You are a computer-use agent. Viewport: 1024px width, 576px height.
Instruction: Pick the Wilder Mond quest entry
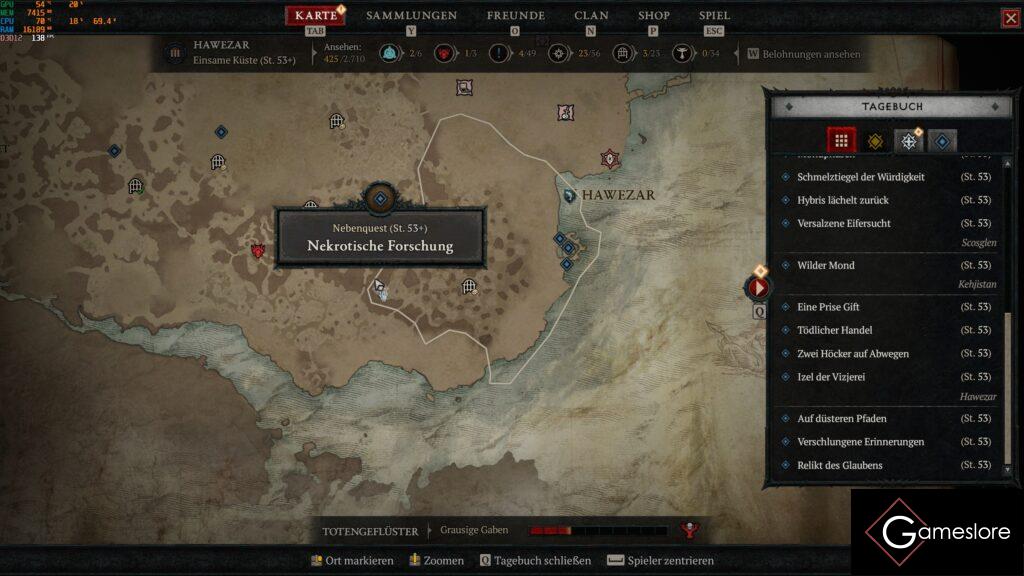pyautogui.click(x=825, y=265)
